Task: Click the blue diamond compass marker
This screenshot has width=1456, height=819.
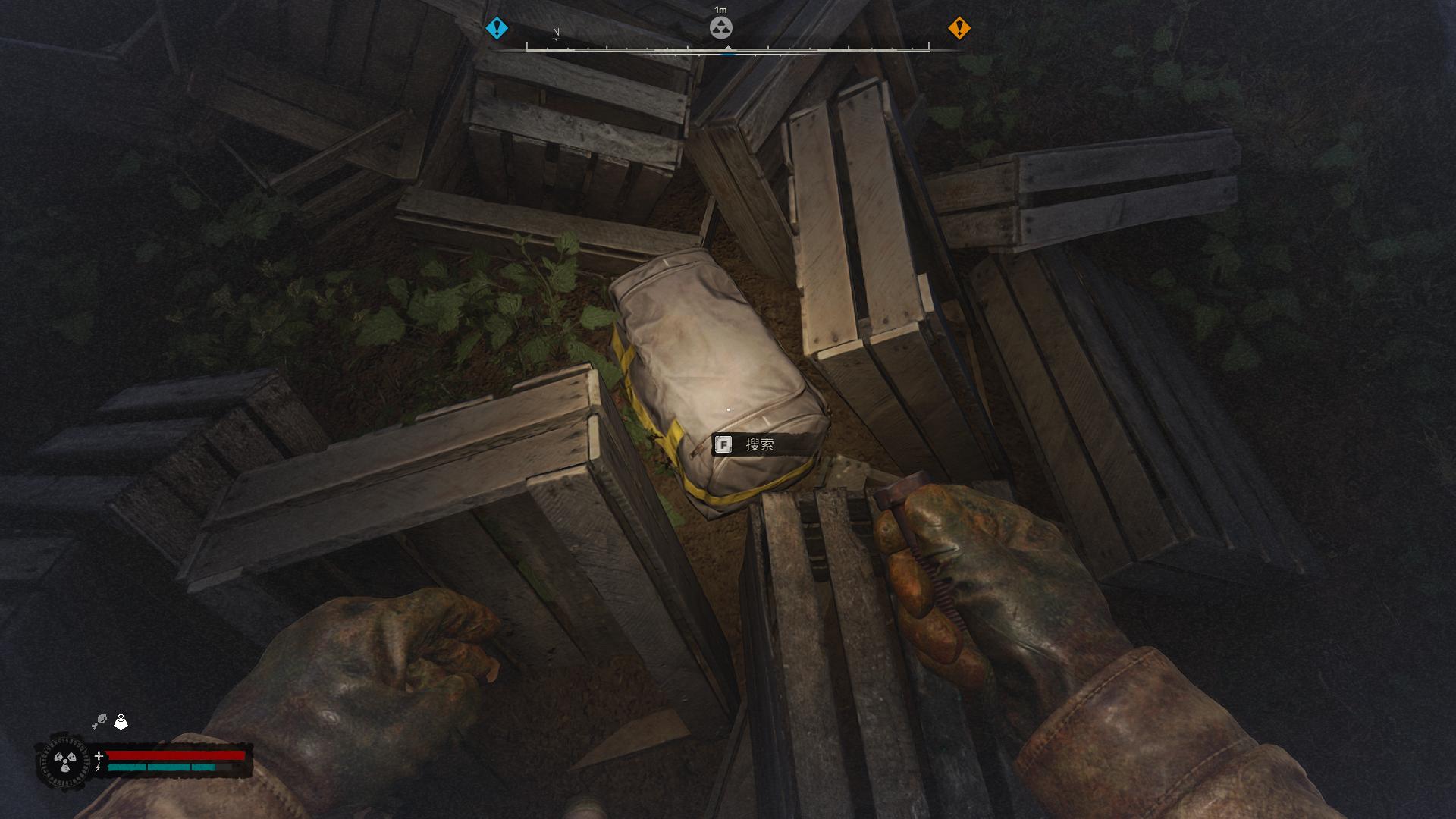Action: (x=497, y=29)
